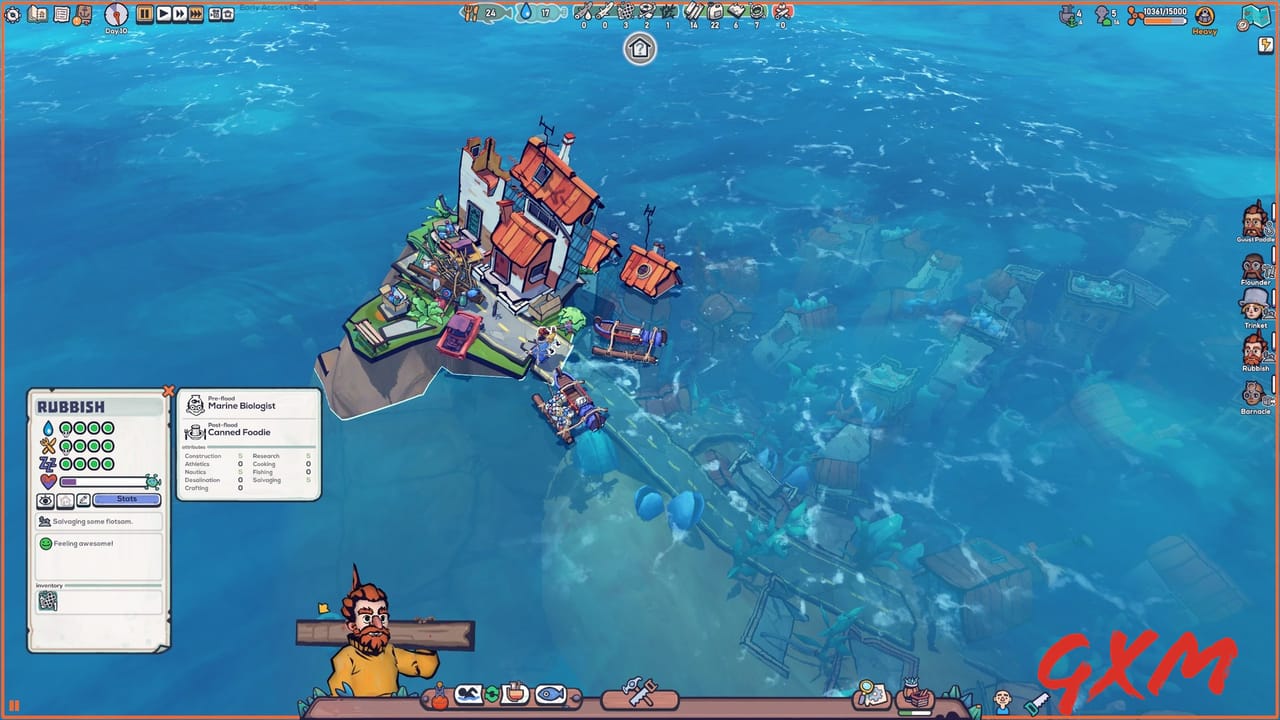Image resolution: width=1280 pixels, height=720 pixels.
Task: Open the game settings gear
Action: 12,15
